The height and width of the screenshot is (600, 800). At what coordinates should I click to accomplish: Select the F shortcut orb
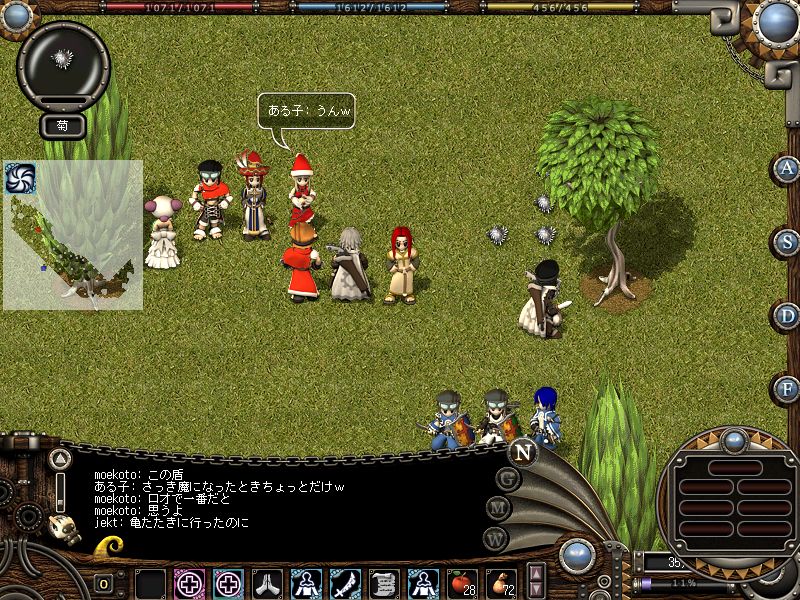coord(788,388)
